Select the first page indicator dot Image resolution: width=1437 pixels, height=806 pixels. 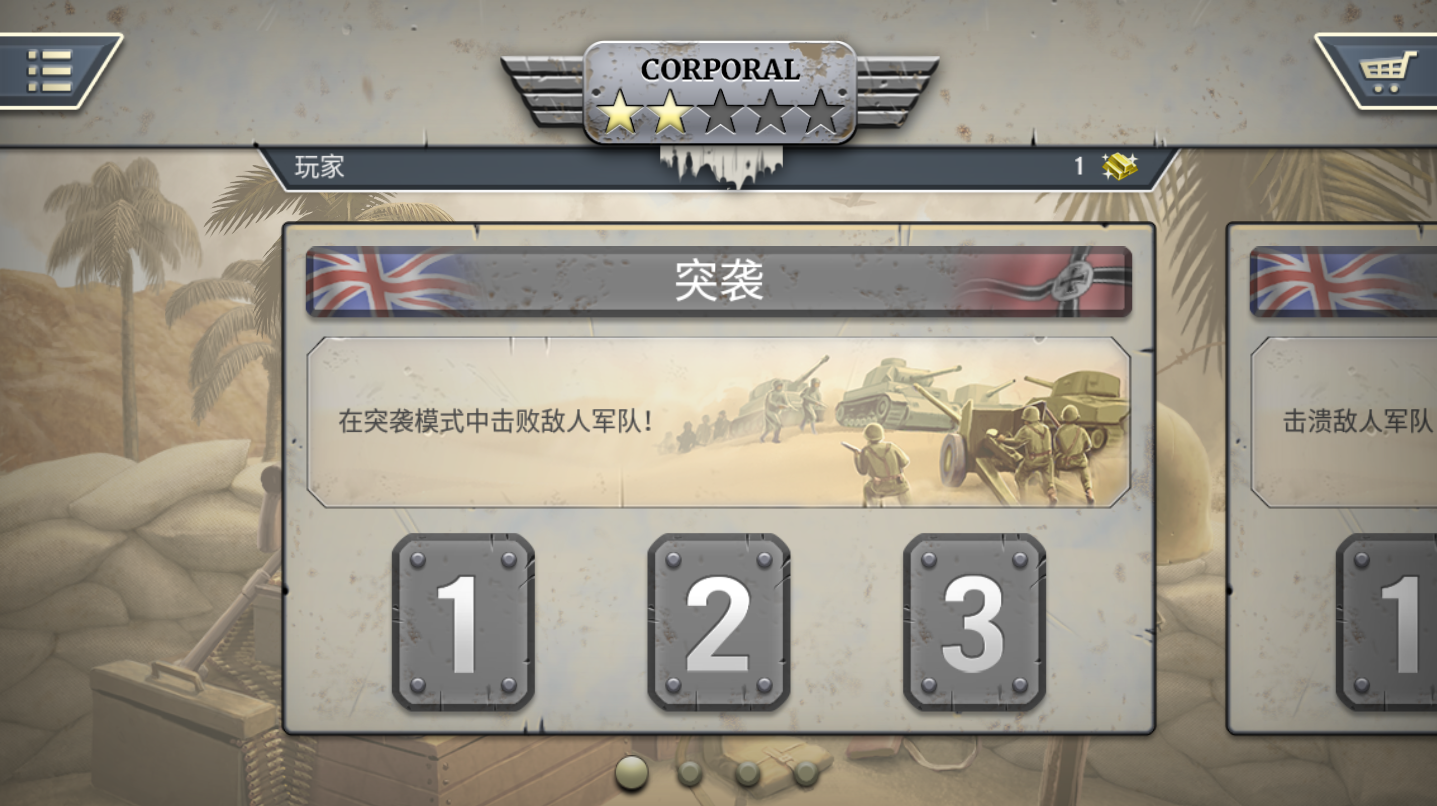[629, 771]
